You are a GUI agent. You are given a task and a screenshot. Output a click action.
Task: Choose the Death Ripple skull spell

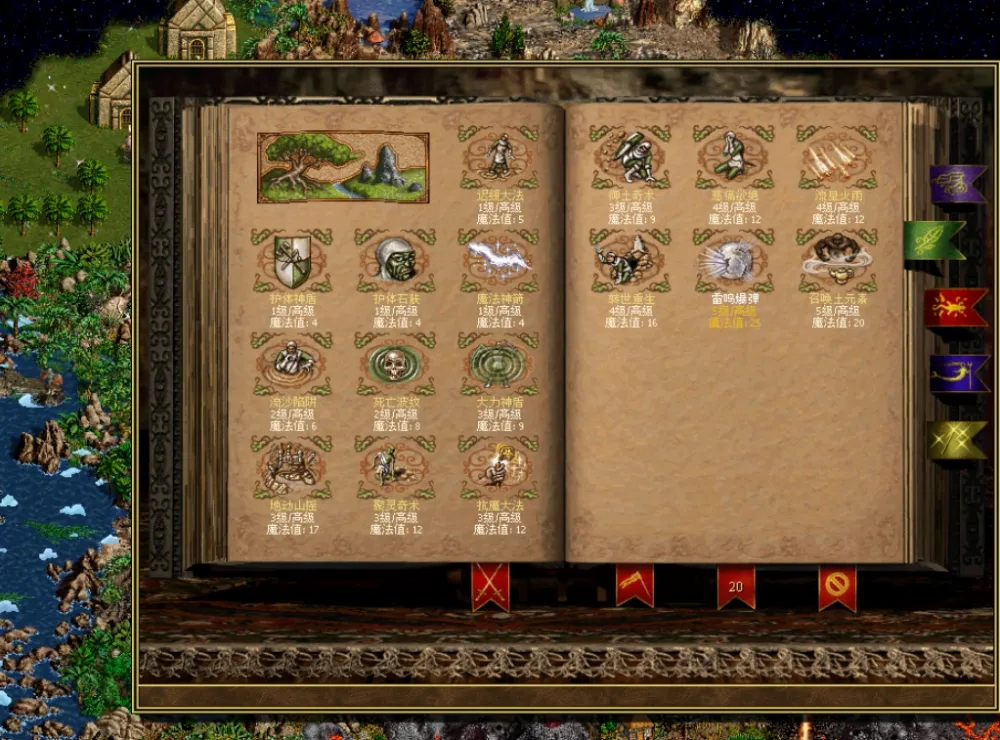click(x=395, y=366)
